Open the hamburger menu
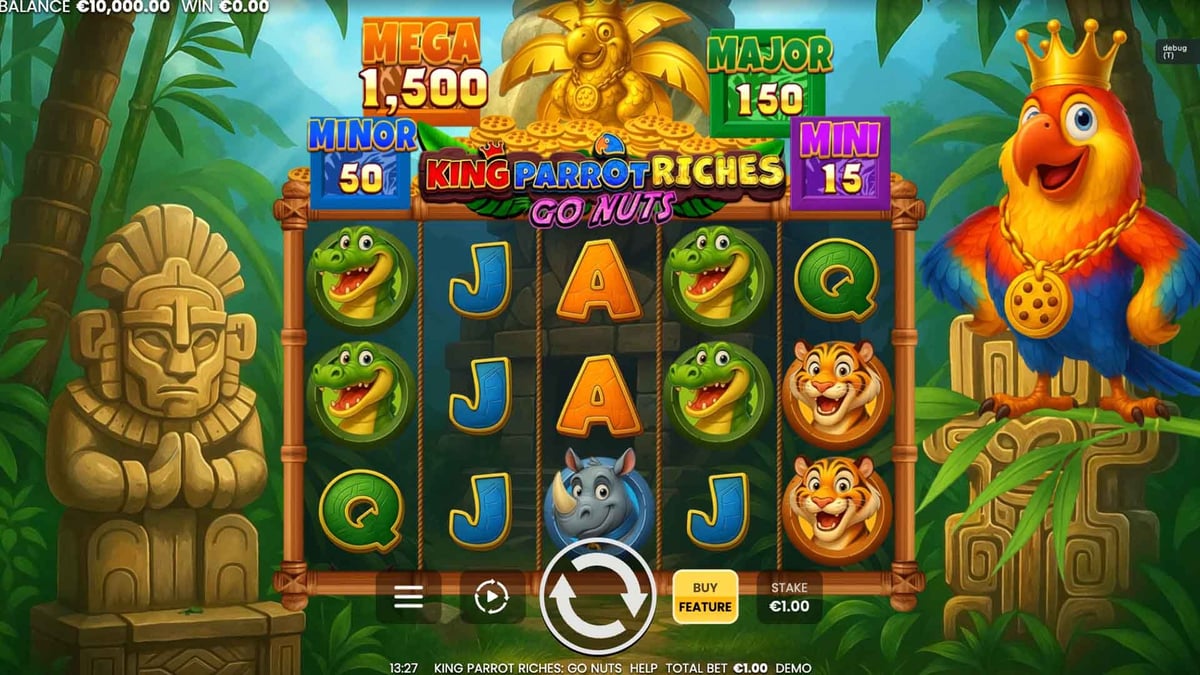This screenshot has width=1200, height=675. click(x=408, y=597)
